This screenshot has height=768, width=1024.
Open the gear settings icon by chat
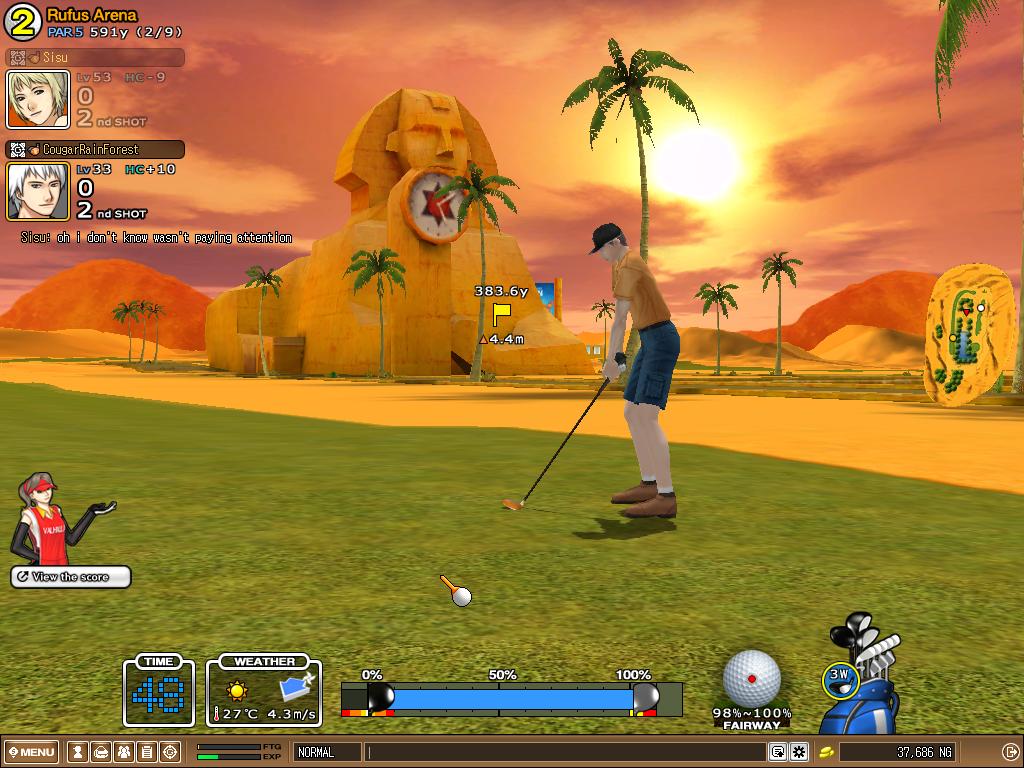click(x=799, y=752)
